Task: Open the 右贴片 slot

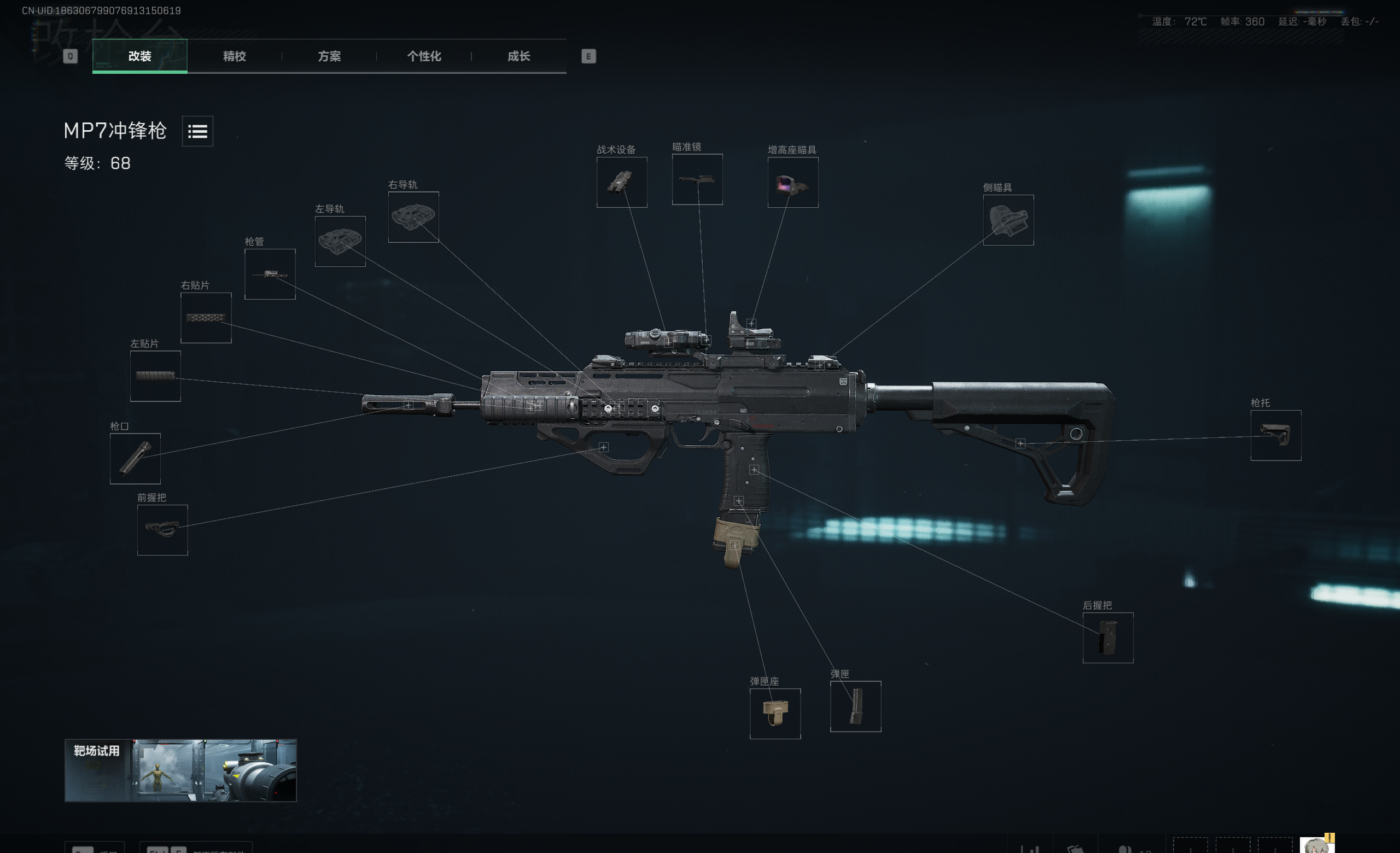Action: click(206, 318)
